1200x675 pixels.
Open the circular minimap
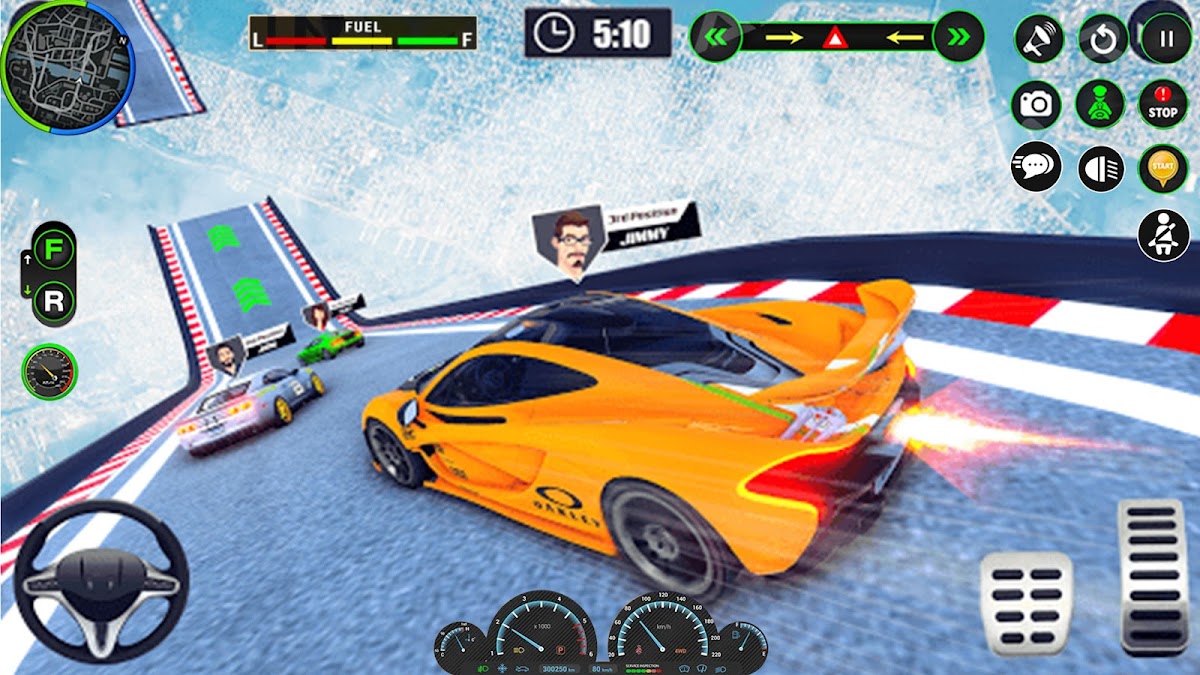[x=67, y=66]
